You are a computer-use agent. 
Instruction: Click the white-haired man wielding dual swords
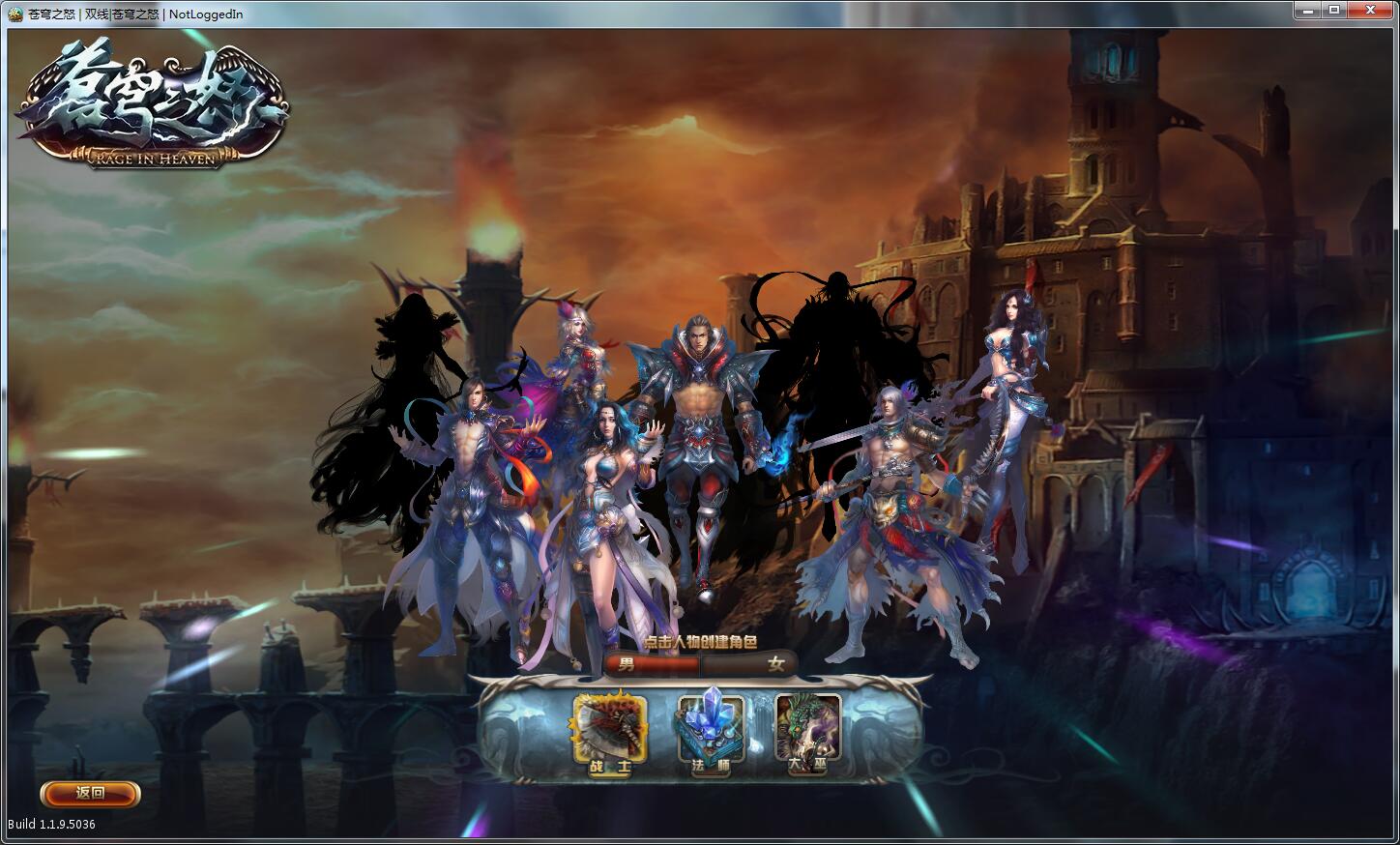[x=890, y=483]
